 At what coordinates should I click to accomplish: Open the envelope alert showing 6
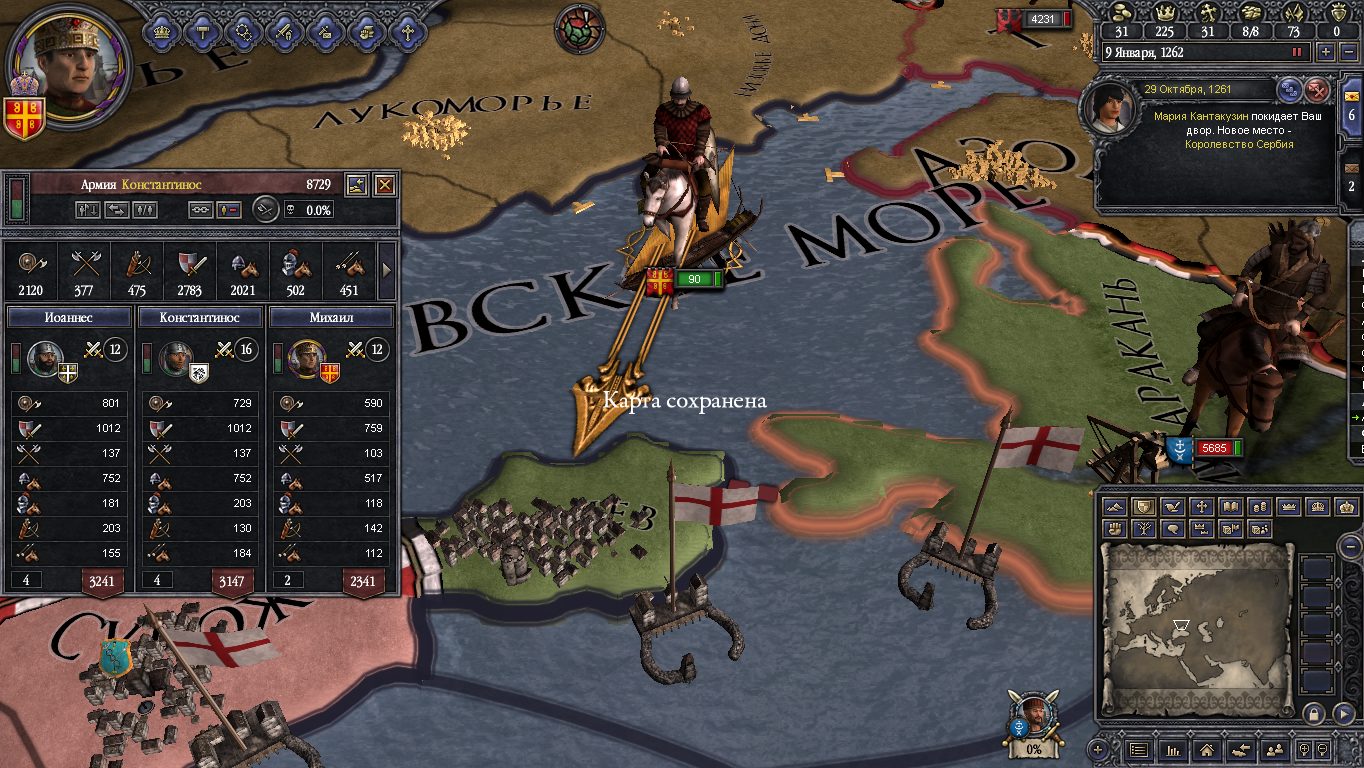[x=1352, y=108]
